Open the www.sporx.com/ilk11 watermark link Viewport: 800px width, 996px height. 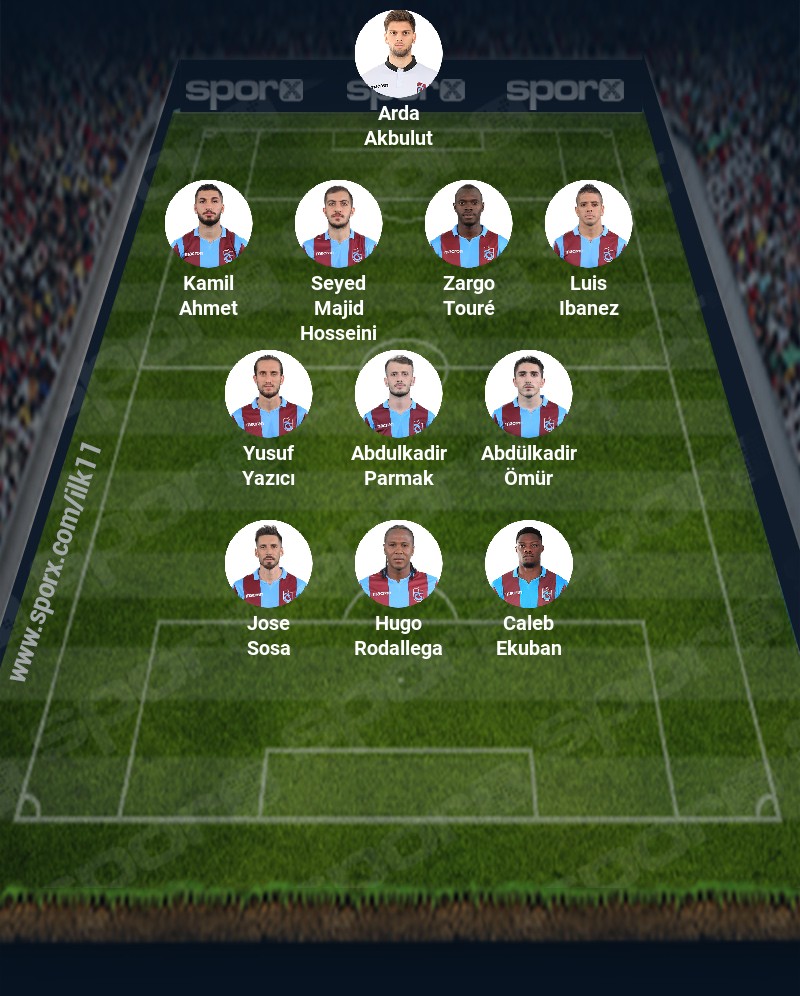[x=55, y=562]
